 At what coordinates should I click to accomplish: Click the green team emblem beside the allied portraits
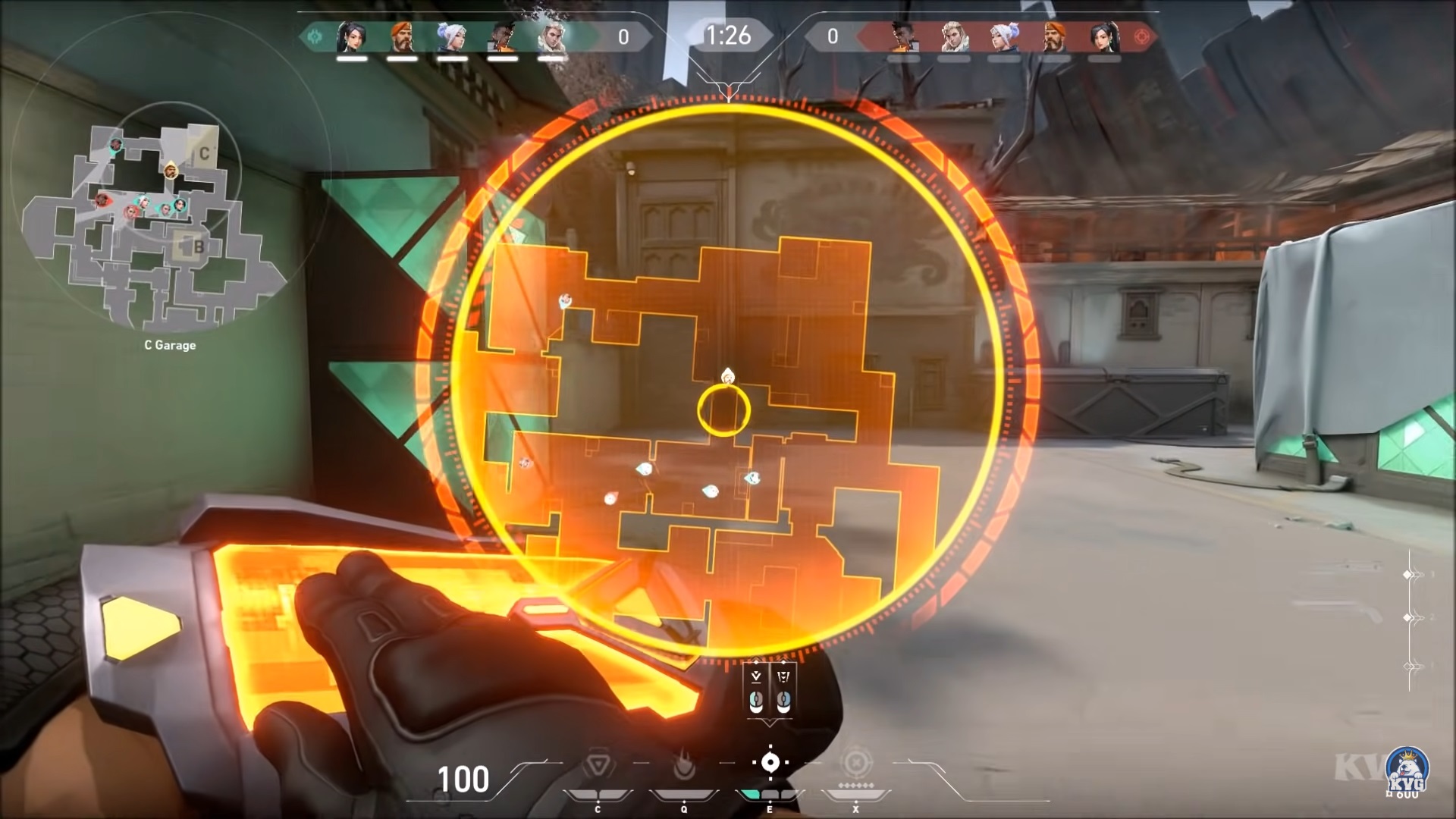[314, 36]
